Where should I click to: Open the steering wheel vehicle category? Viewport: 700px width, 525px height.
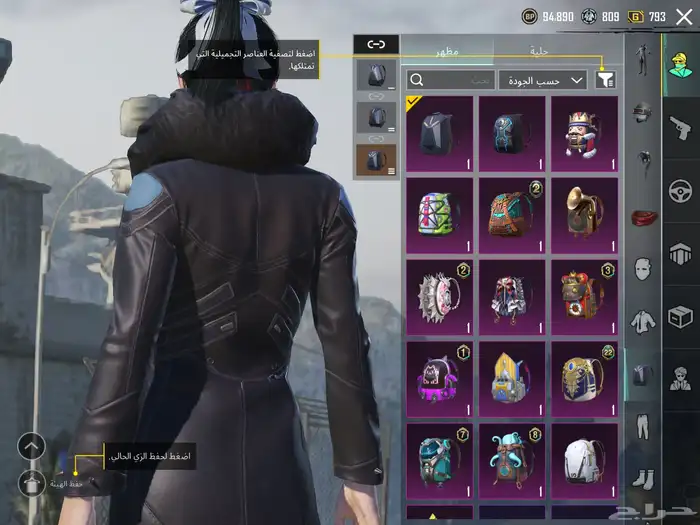pos(679,189)
